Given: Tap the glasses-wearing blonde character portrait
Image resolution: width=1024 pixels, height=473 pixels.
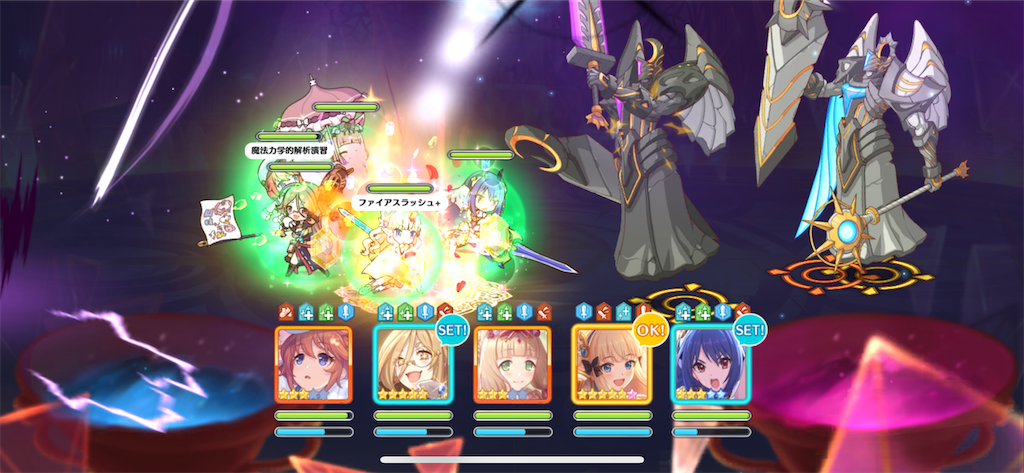Looking at the screenshot, I should coord(412,365).
